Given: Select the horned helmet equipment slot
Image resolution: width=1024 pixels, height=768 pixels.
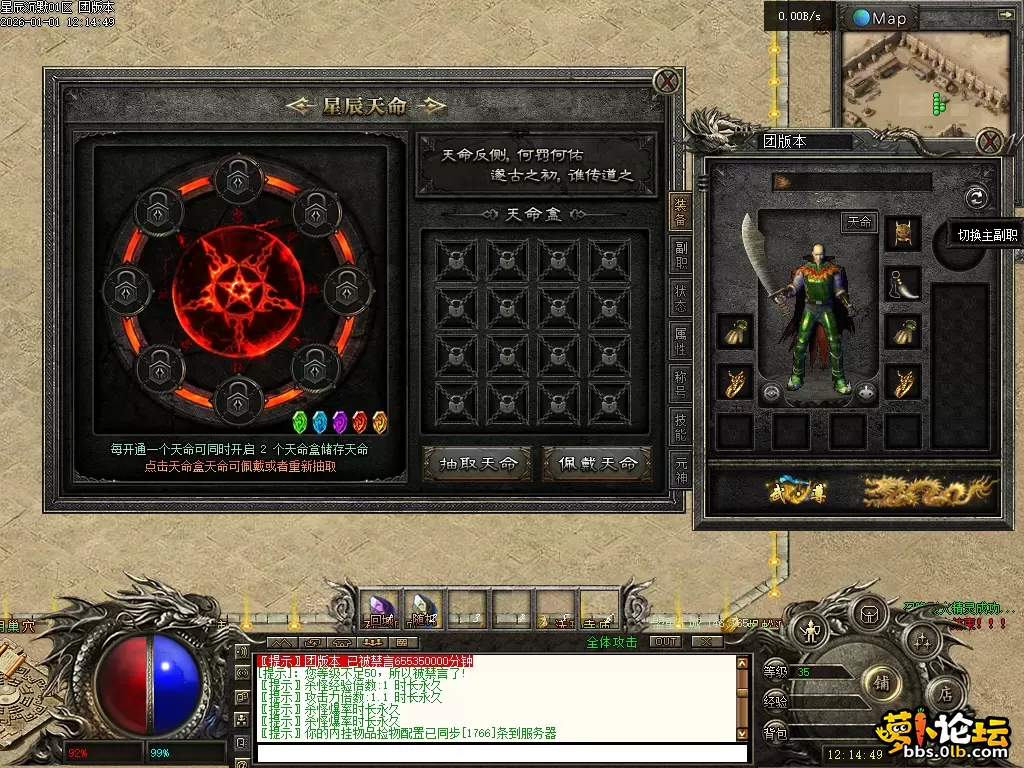Looking at the screenshot, I should (x=903, y=233).
